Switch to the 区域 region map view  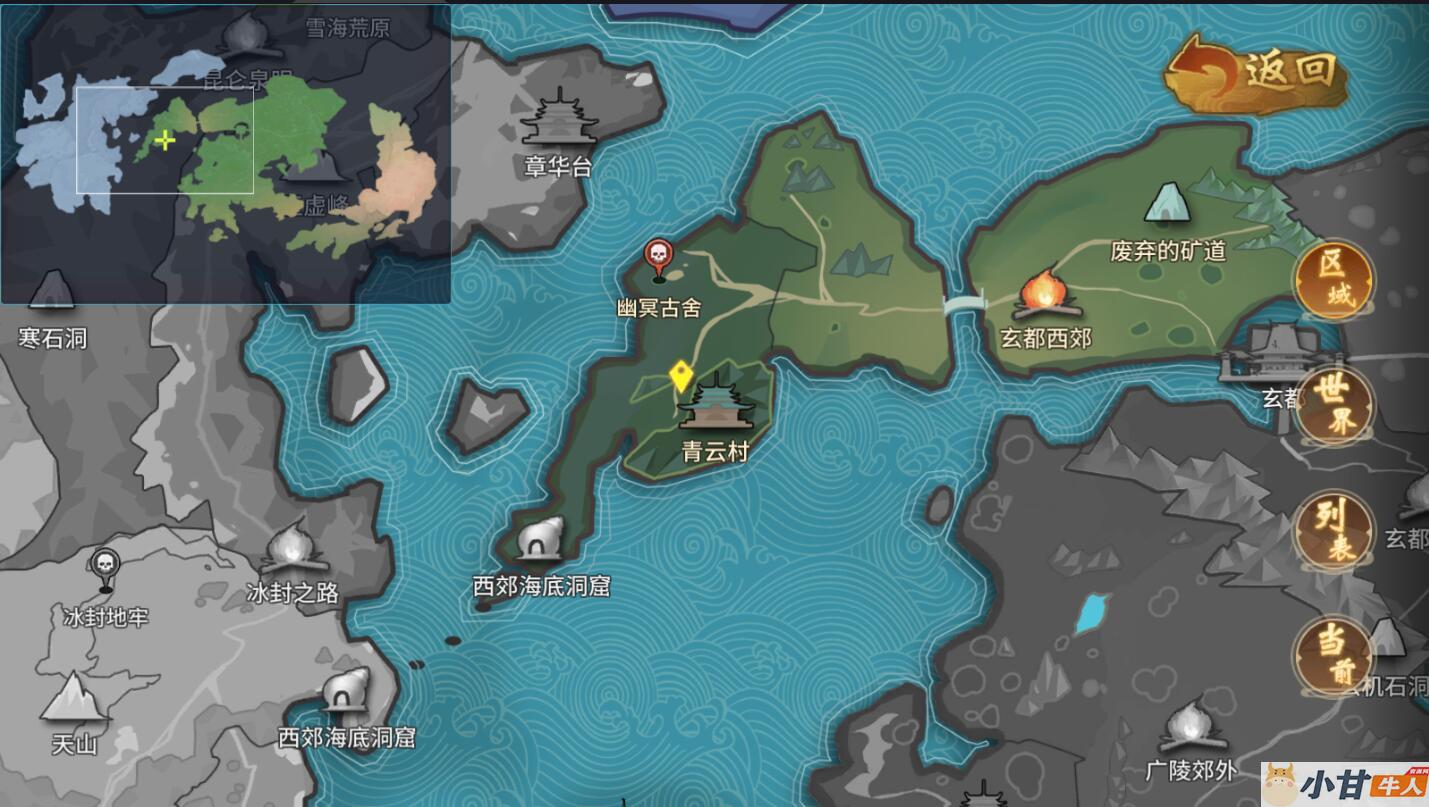point(1334,281)
